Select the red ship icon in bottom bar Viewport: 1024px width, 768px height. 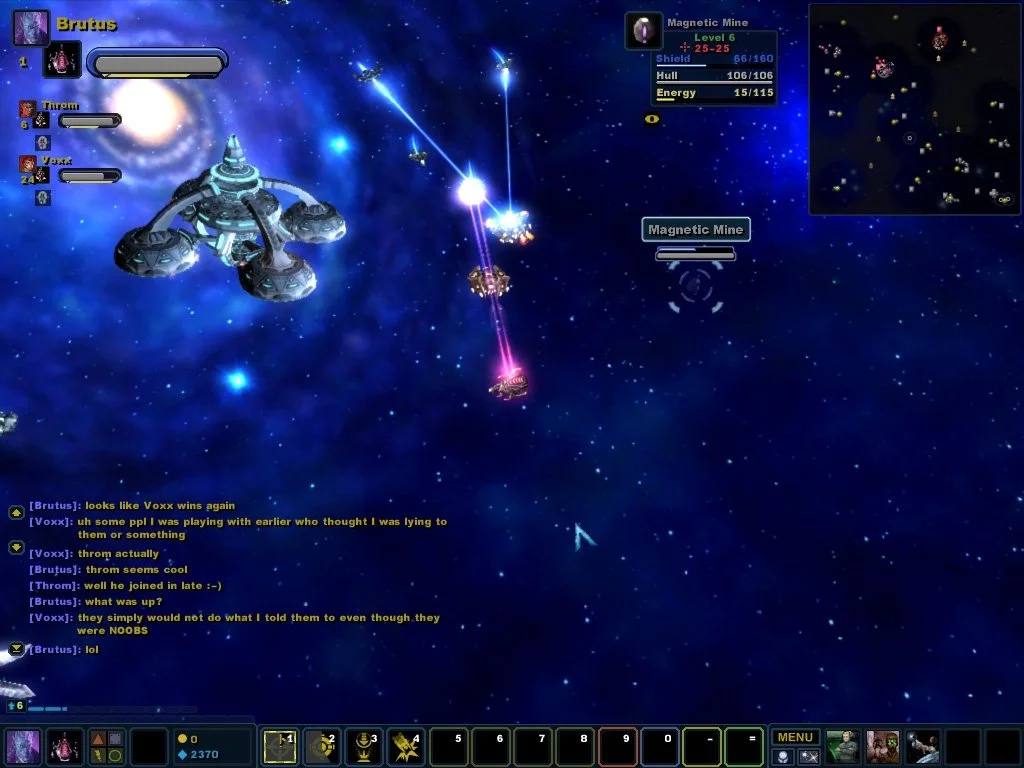[64, 747]
